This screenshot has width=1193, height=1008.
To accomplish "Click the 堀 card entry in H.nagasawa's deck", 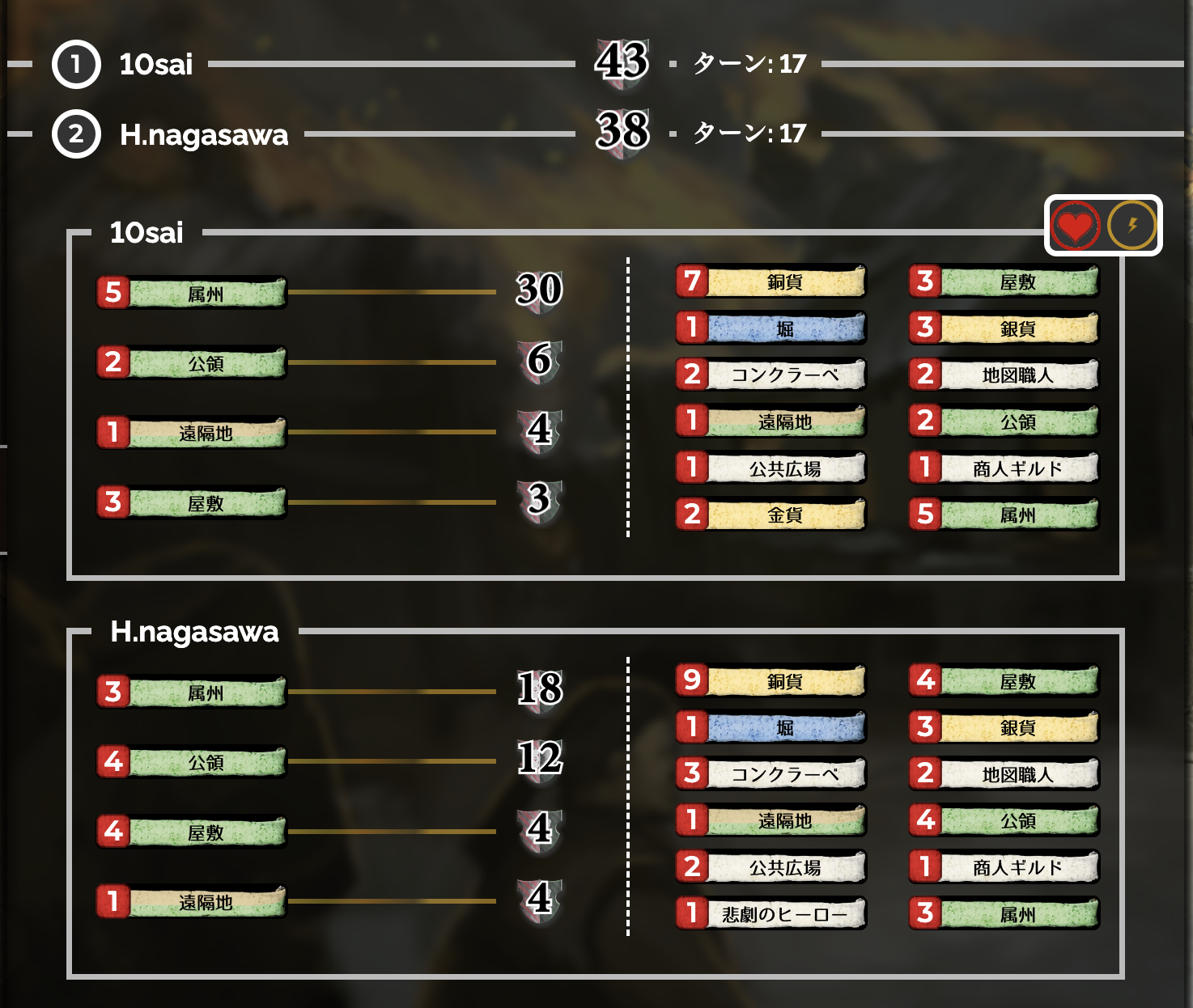I will click(770, 727).
